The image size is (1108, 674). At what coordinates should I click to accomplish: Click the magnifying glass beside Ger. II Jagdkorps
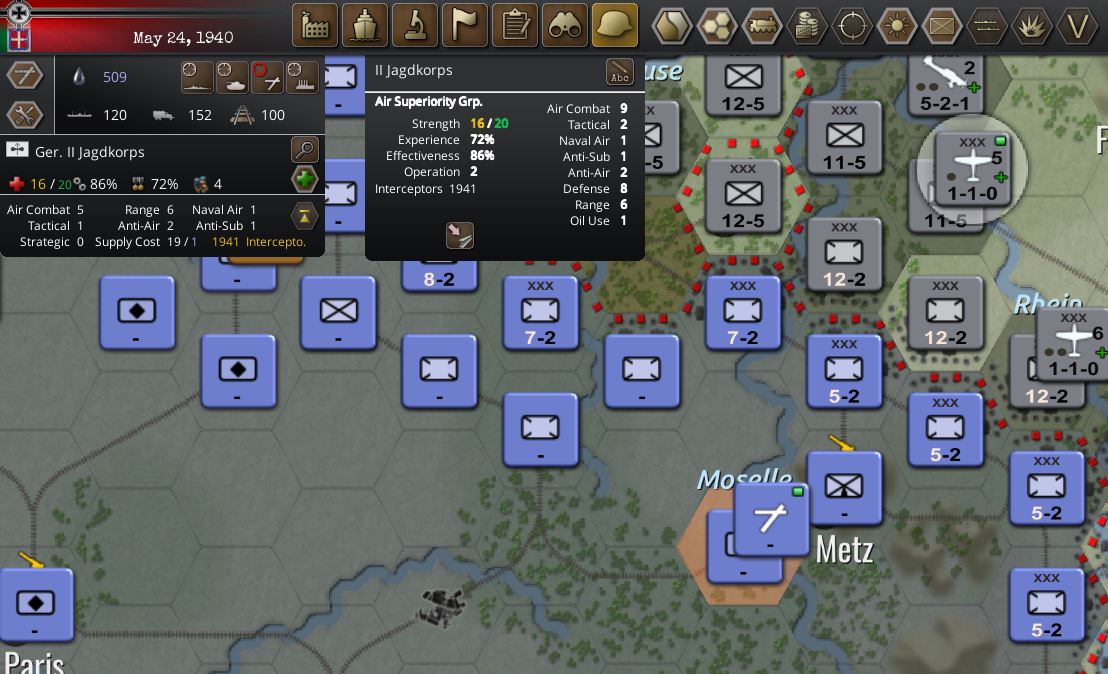[x=304, y=151]
